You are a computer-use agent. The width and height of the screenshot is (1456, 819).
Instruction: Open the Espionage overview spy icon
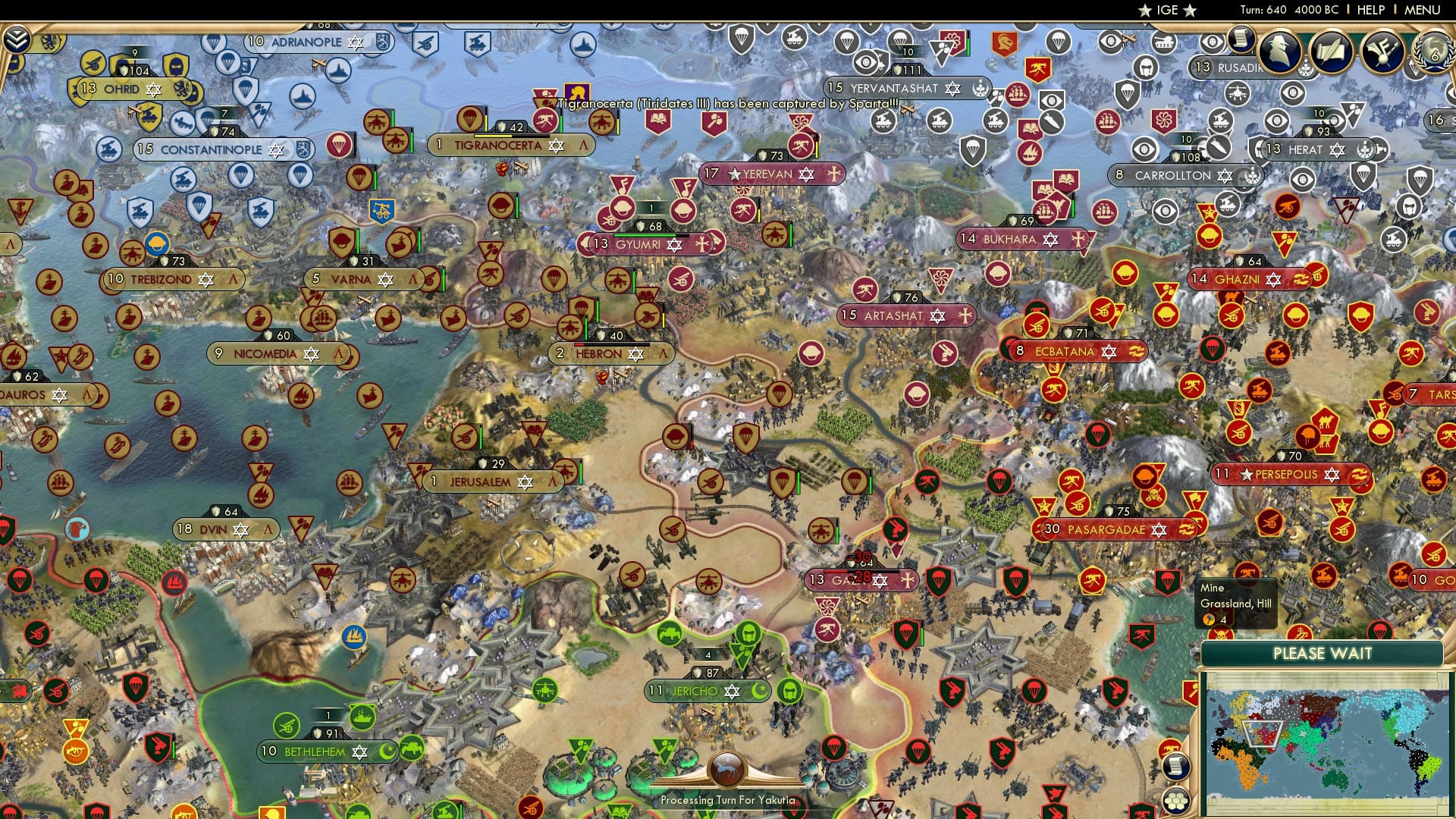(x=1279, y=52)
